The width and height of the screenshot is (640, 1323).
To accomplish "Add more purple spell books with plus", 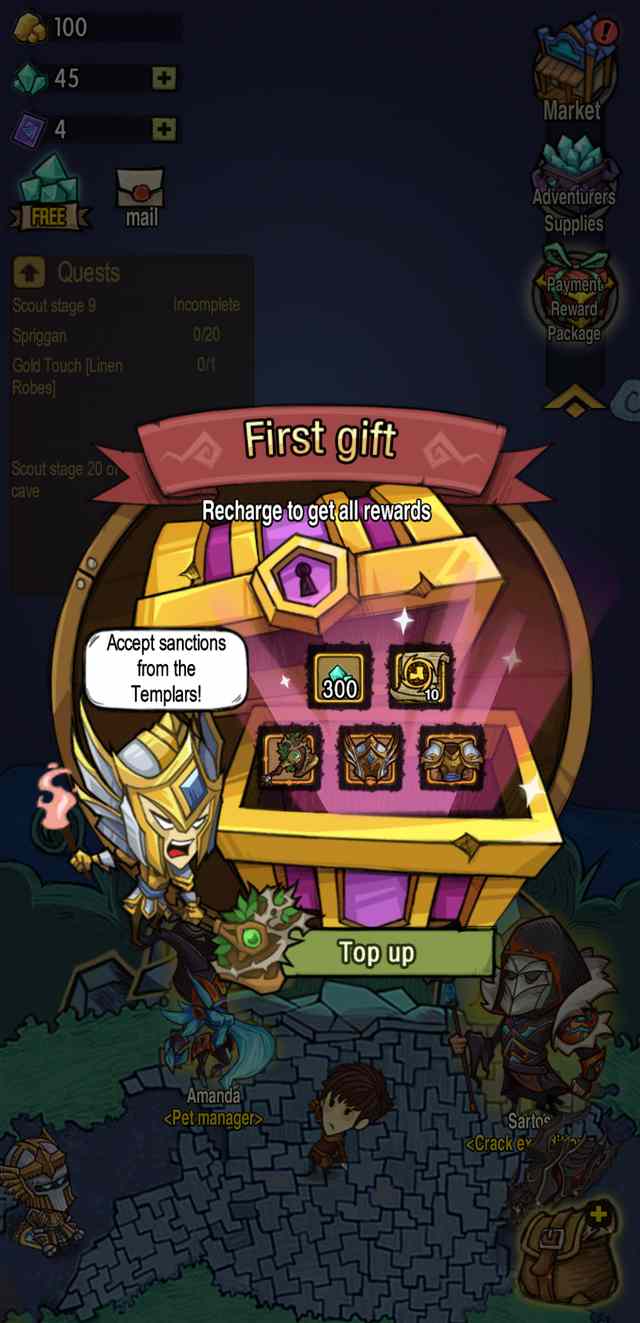I will [x=165, y=129].
